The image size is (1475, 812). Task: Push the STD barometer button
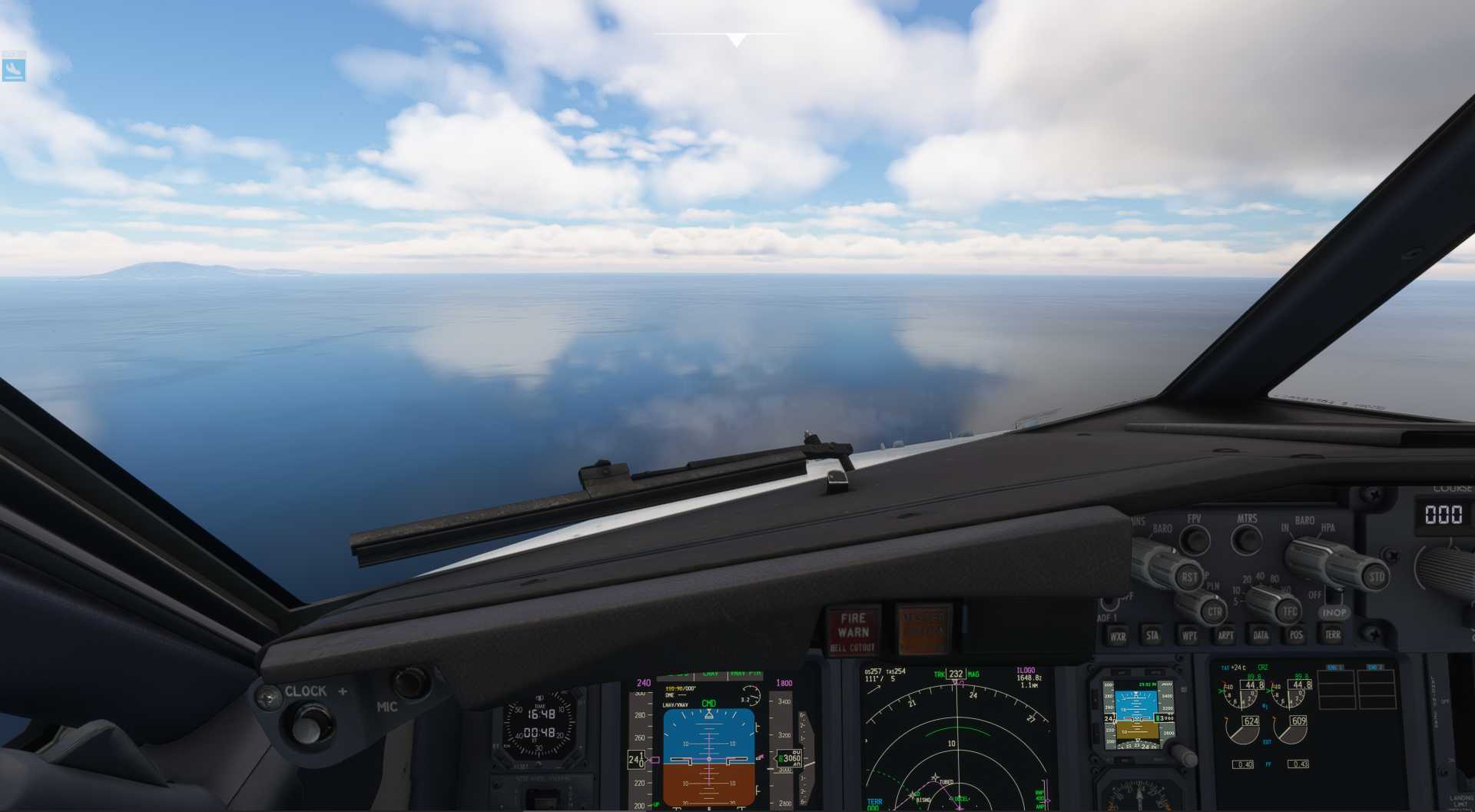(1375, 576)
